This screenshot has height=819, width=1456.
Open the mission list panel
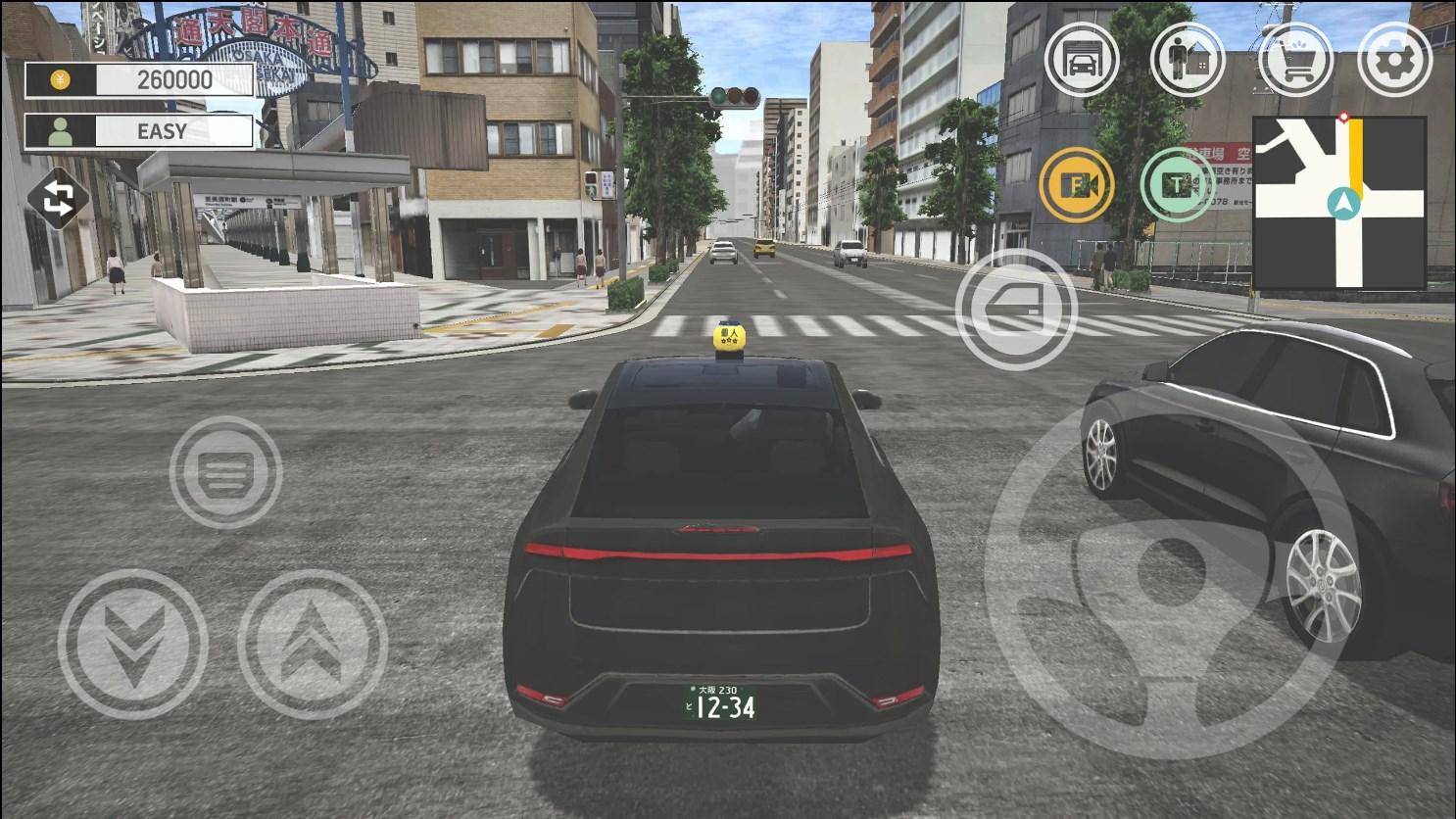[x=227, y=473]
